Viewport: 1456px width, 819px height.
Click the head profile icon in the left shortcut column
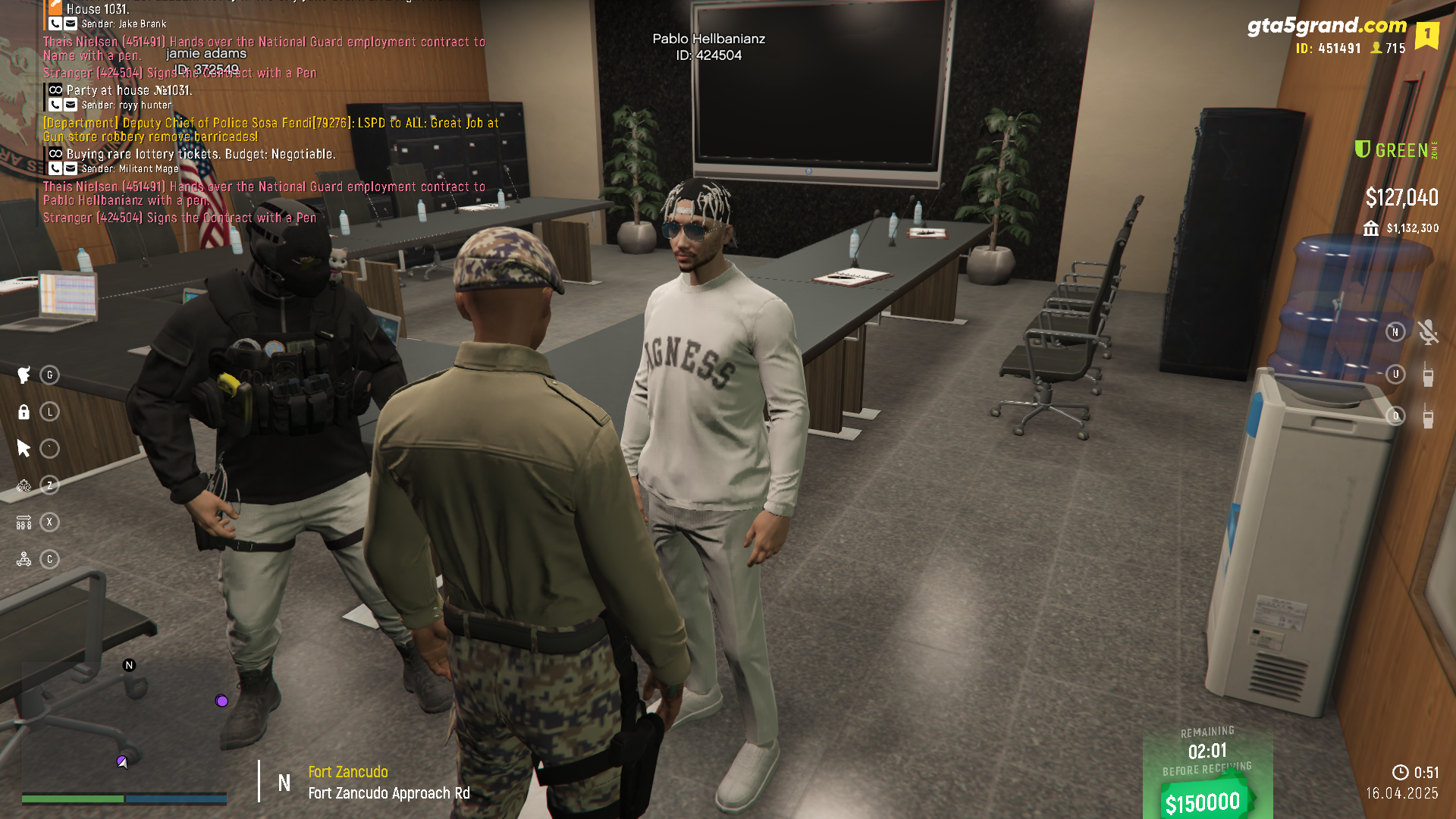[x=24, y=375]
